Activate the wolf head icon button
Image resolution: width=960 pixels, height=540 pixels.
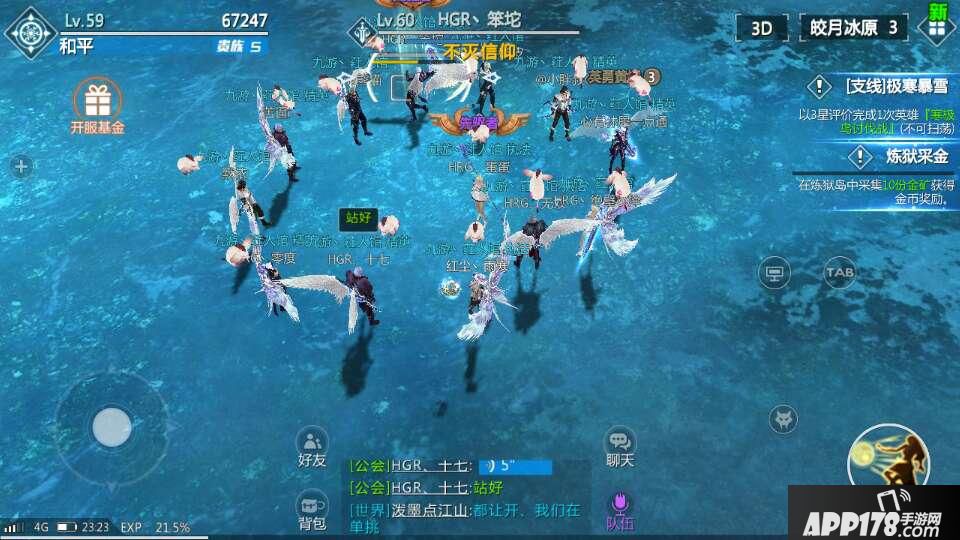(783, 419)
